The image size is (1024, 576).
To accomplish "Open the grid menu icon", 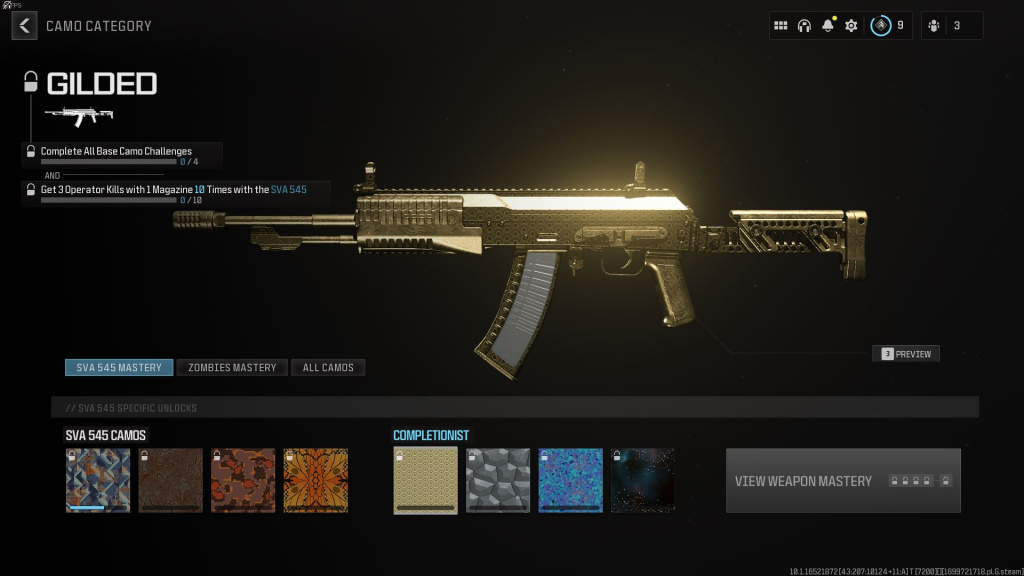I will [x=781, y=26].
